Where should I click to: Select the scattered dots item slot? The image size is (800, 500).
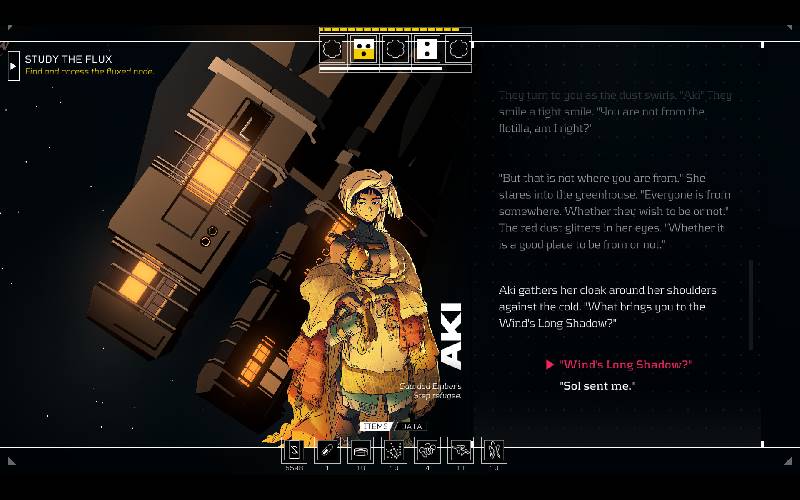click(393, 451)
